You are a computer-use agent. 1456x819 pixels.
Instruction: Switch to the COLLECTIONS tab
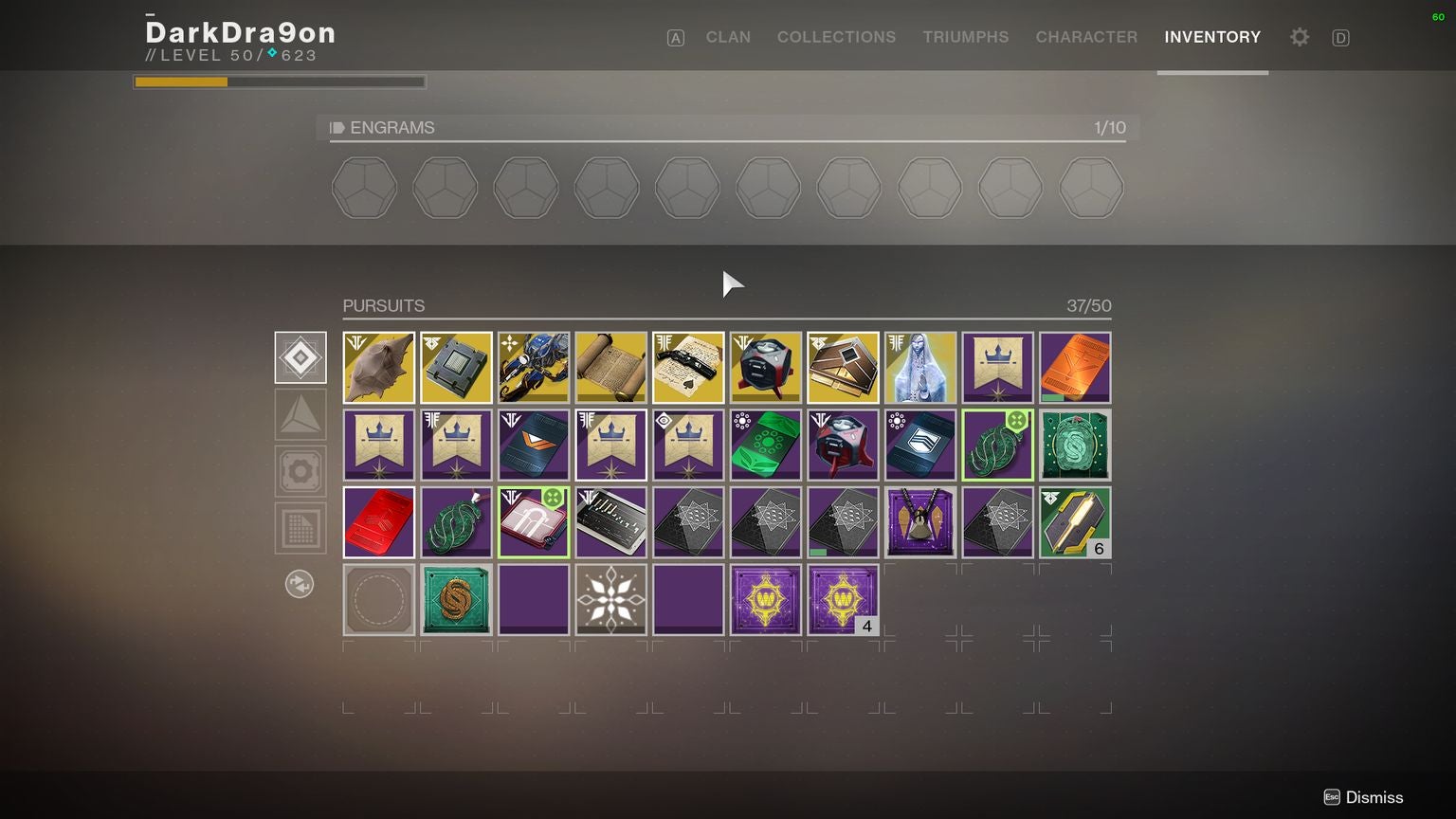pyautogui.click(x=836, y=37)
